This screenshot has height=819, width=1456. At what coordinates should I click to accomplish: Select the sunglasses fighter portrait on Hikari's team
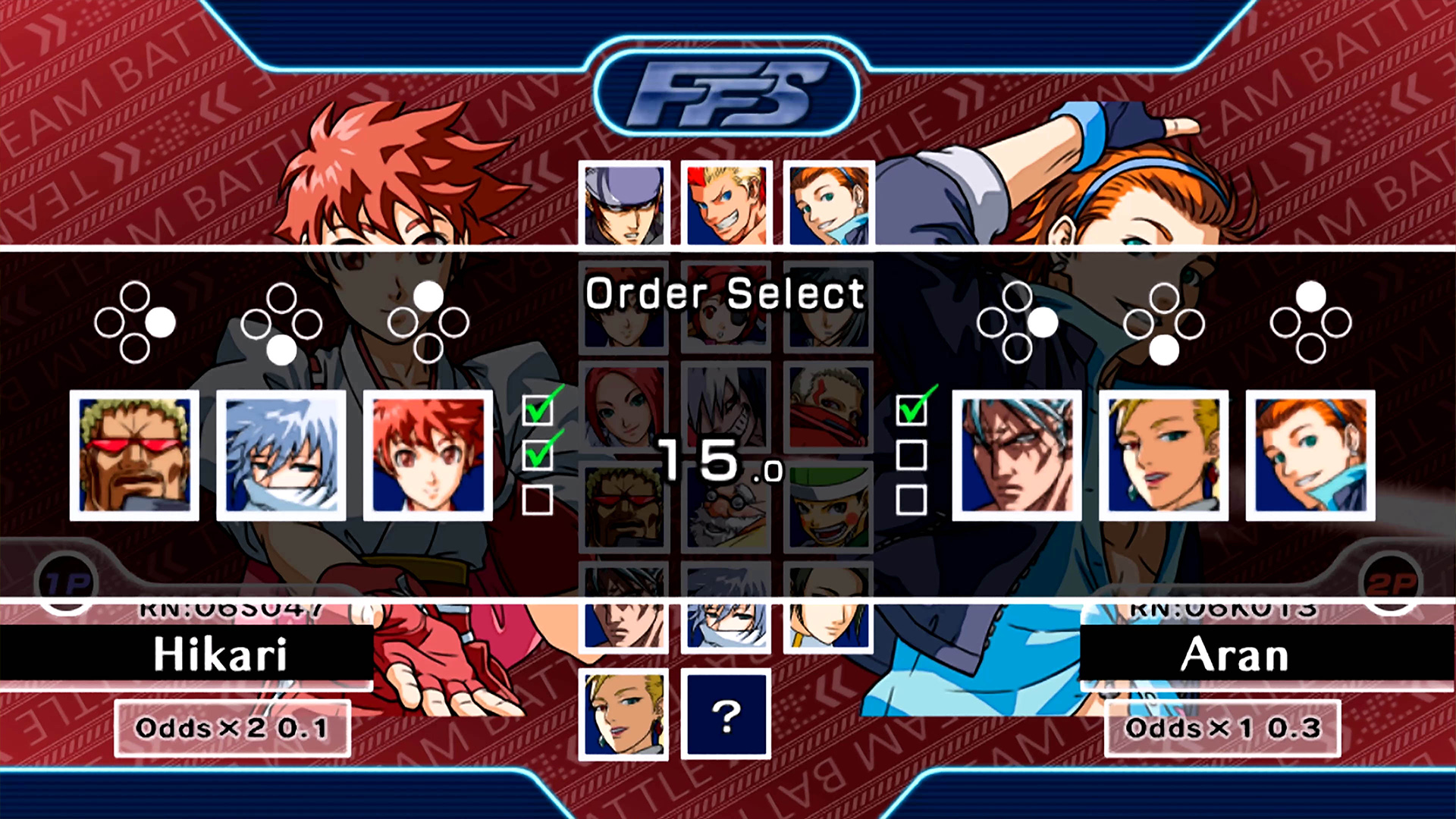coord(135,456)
